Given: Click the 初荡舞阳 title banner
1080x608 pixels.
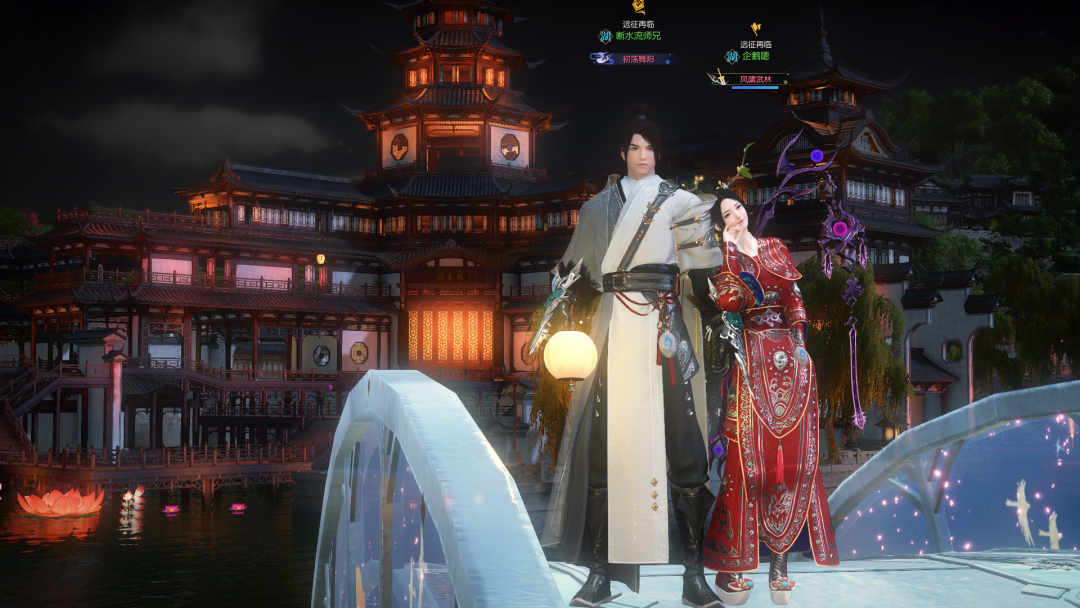Looking at the screenshot, I should tap(636, 59).
